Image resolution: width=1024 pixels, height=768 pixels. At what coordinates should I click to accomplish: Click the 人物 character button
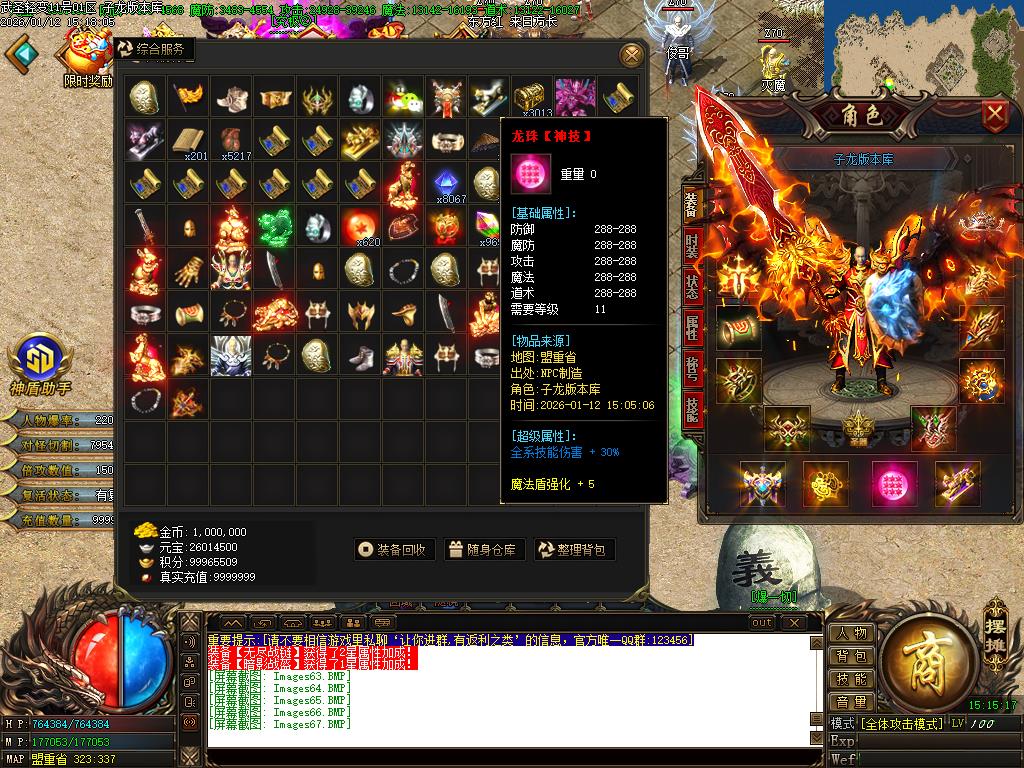[851, 633]
